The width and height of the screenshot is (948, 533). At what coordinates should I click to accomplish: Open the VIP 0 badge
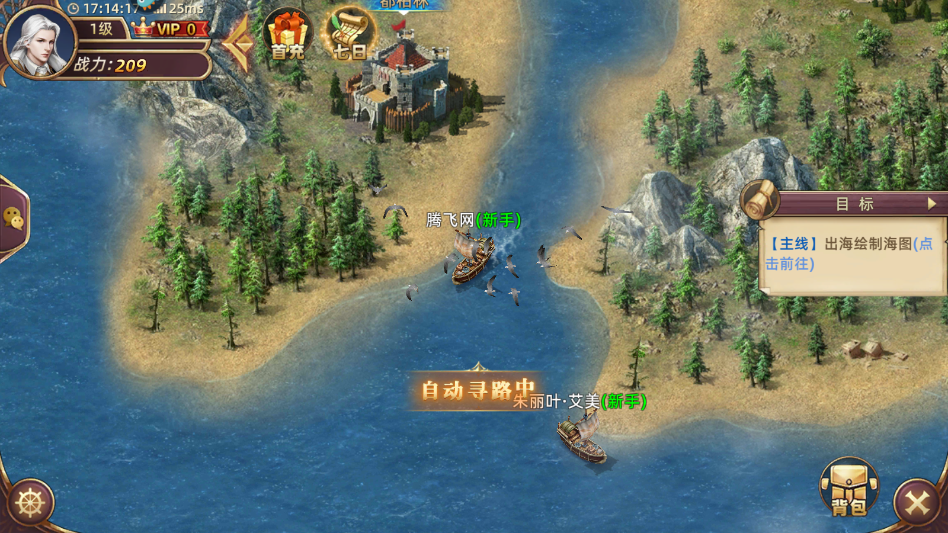[x=171, y=29]
